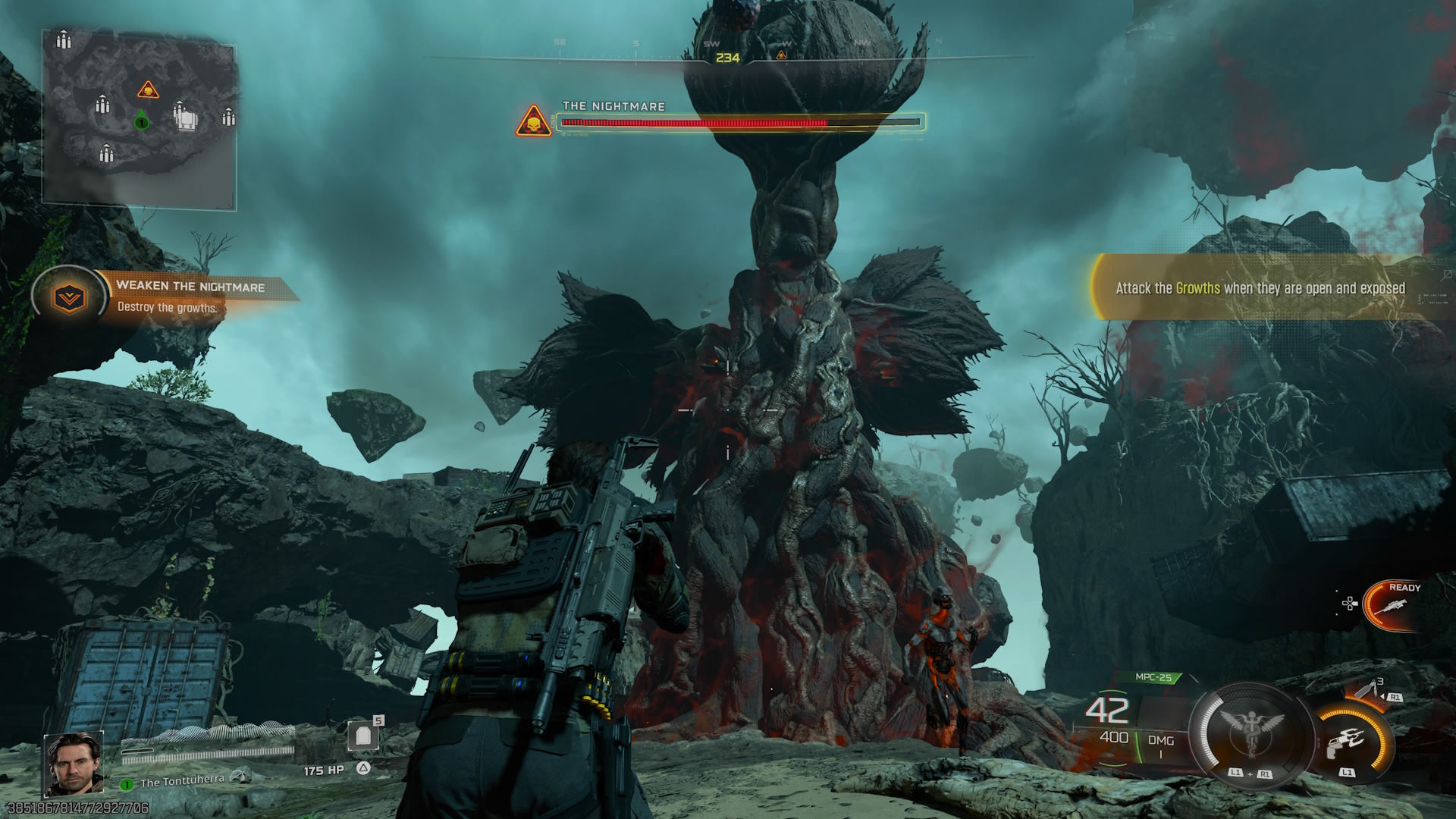Click the boss skull marker on the minimap
Image resolution: width=1456 pixels, height=819 pixels.
click(148, 91)
